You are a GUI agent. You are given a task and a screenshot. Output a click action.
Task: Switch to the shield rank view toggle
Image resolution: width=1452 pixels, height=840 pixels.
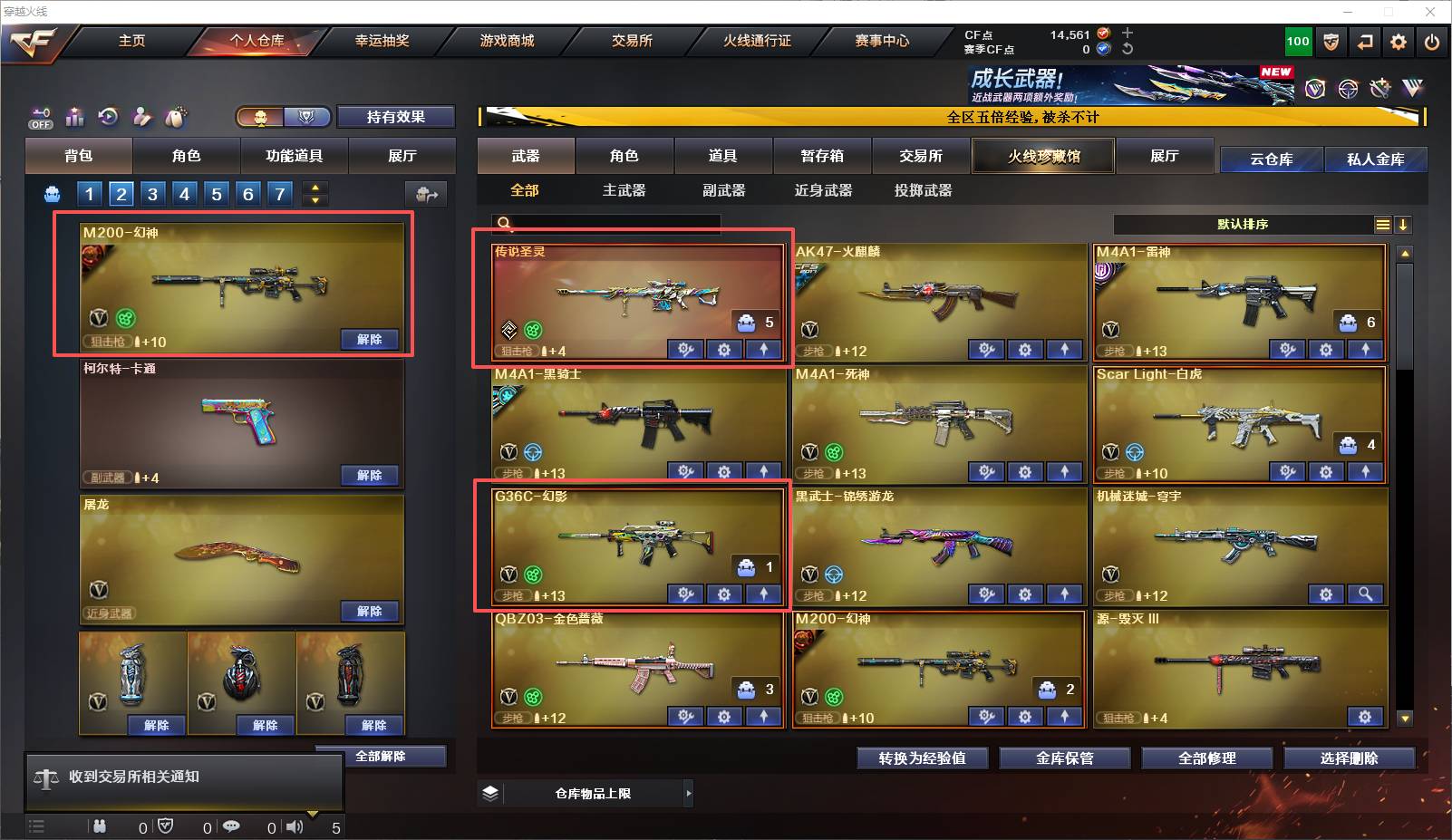coord(308,117)
